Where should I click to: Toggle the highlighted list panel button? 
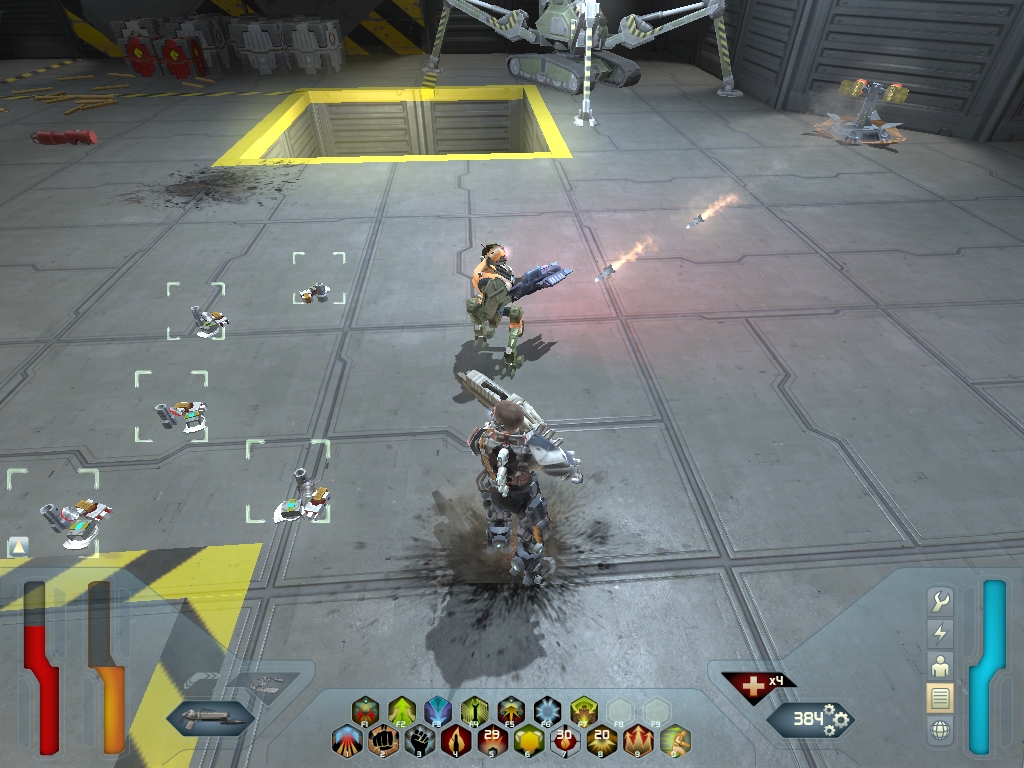pos(940,697)
